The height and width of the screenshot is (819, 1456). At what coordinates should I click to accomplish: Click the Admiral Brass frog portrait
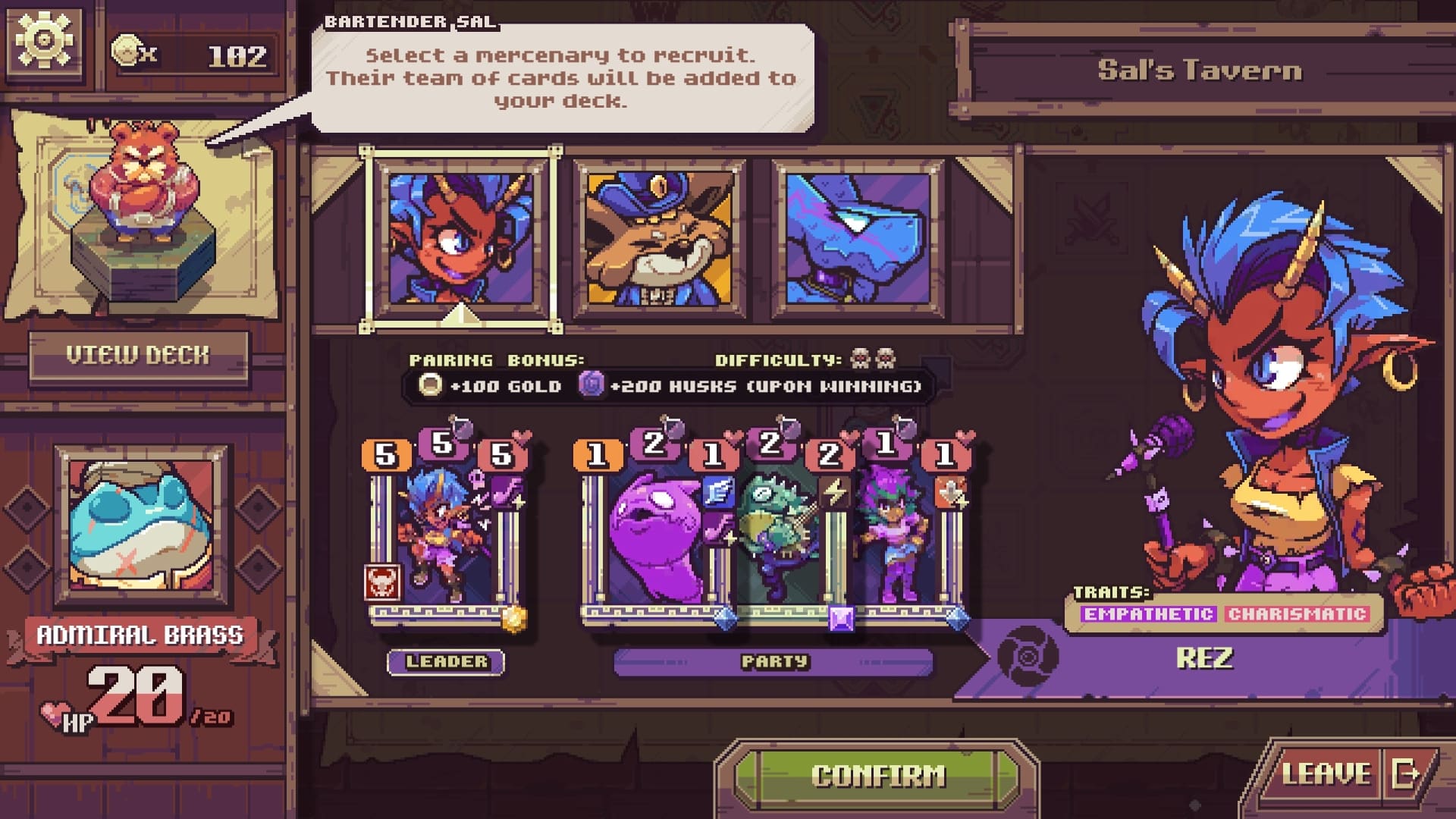(x=141, y=526)
